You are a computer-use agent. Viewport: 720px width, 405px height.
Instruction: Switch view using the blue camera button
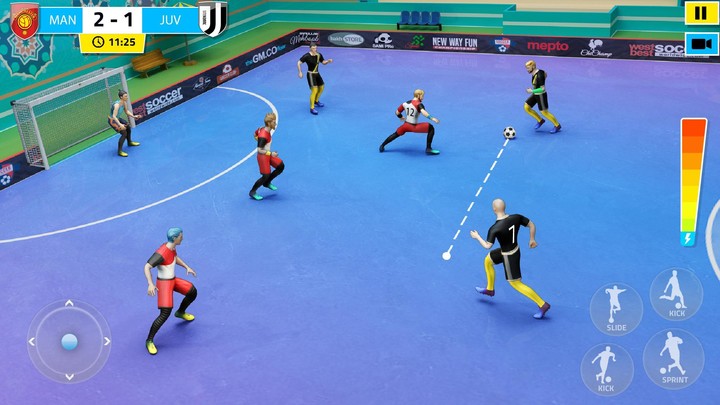697,44
